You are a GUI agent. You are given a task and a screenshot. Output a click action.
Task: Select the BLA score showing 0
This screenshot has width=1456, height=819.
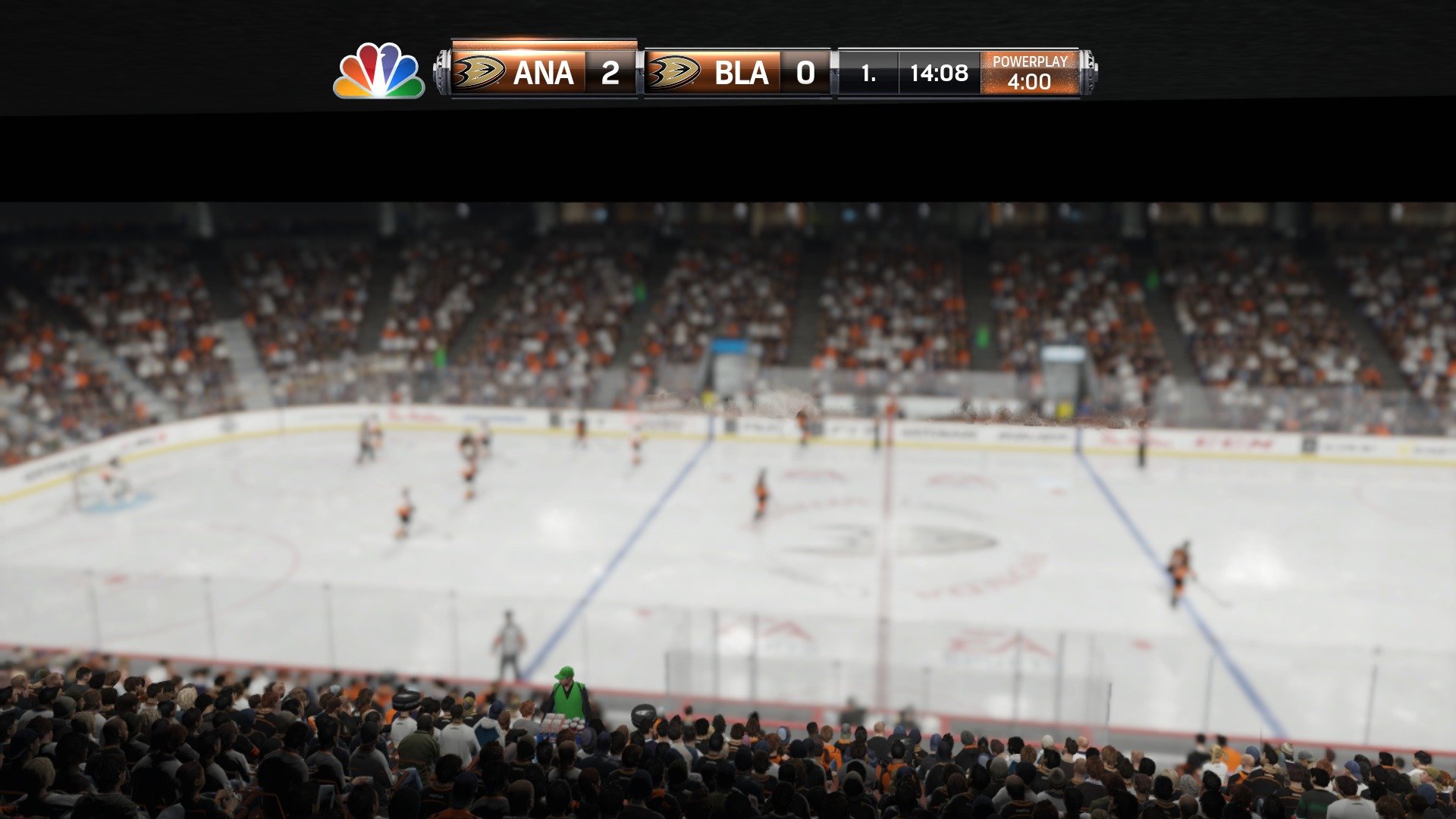click(805, 72)
